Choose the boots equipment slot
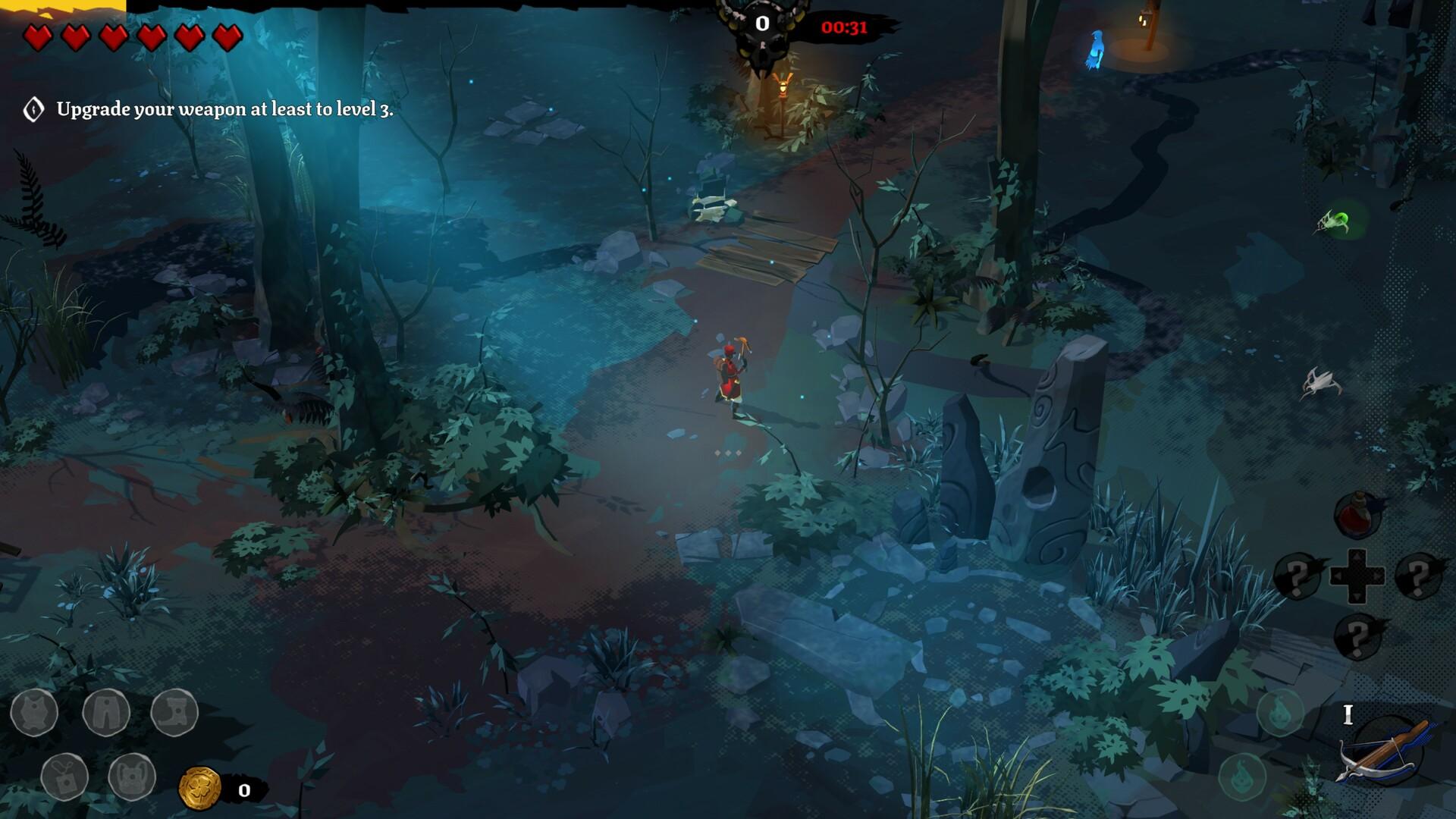This screenshot has height=819, width=1456. coord(174,712)
